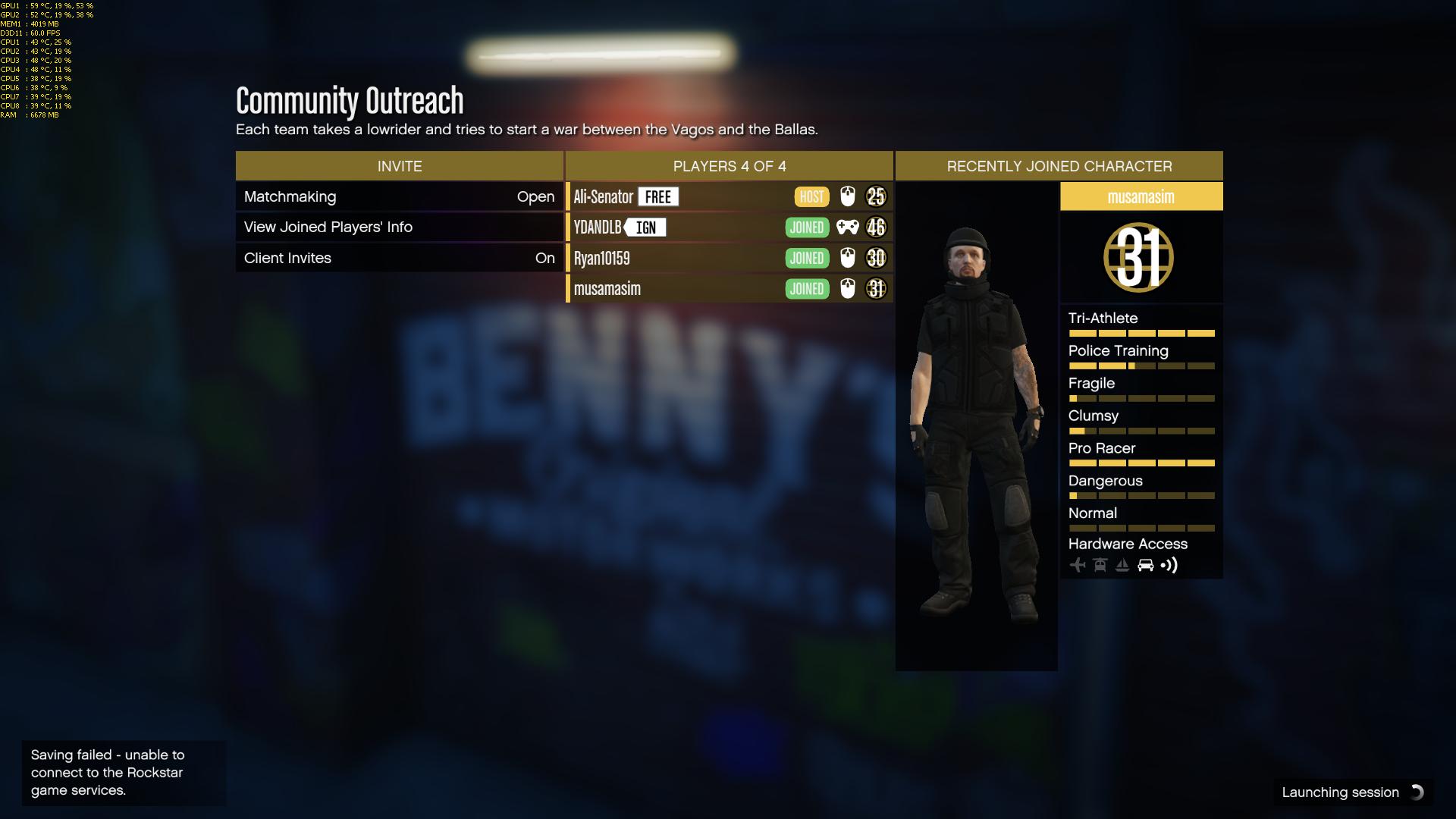The width and height of the screenshot is (1456, 819).
Task: Choose player Ryan10159 from the lobby
Action: click(x=729, y=258)
